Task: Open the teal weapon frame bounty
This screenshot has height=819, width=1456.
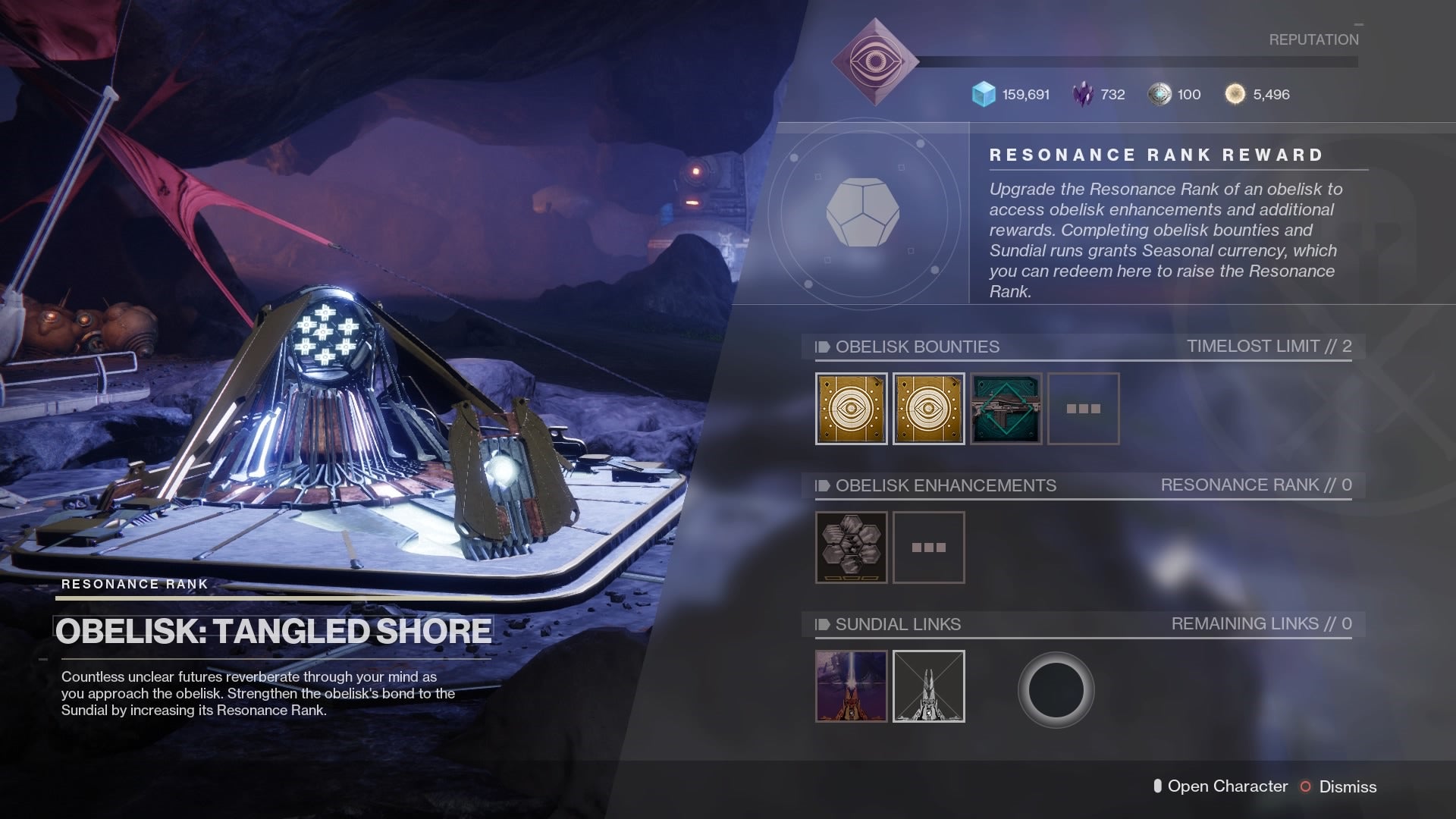Action: (1006, 409)
